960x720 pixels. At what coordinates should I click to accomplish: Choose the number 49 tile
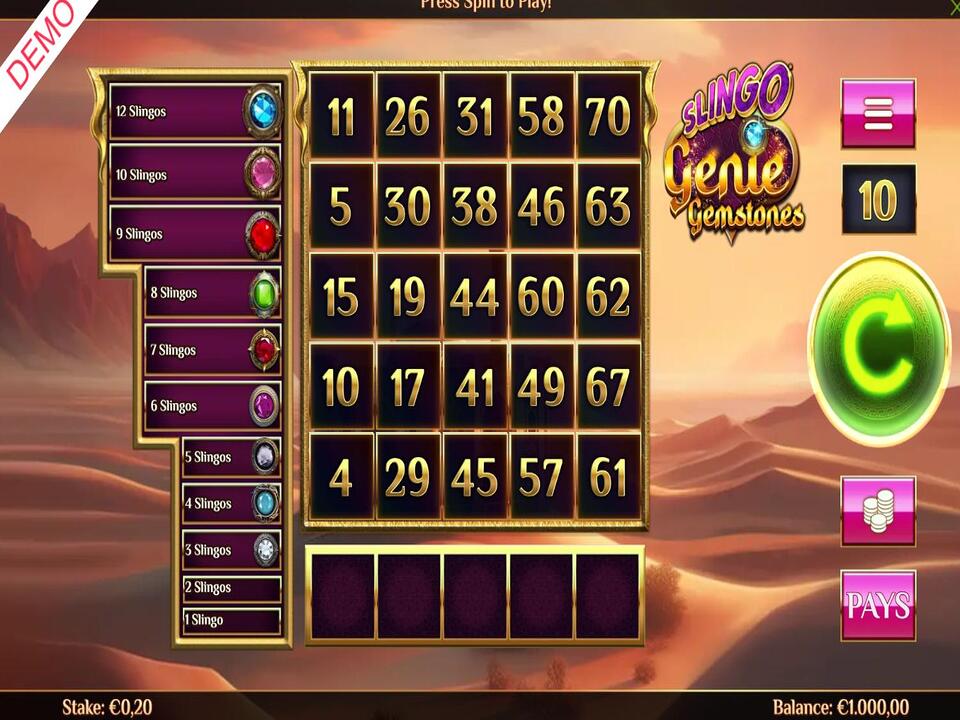point(541,388)
